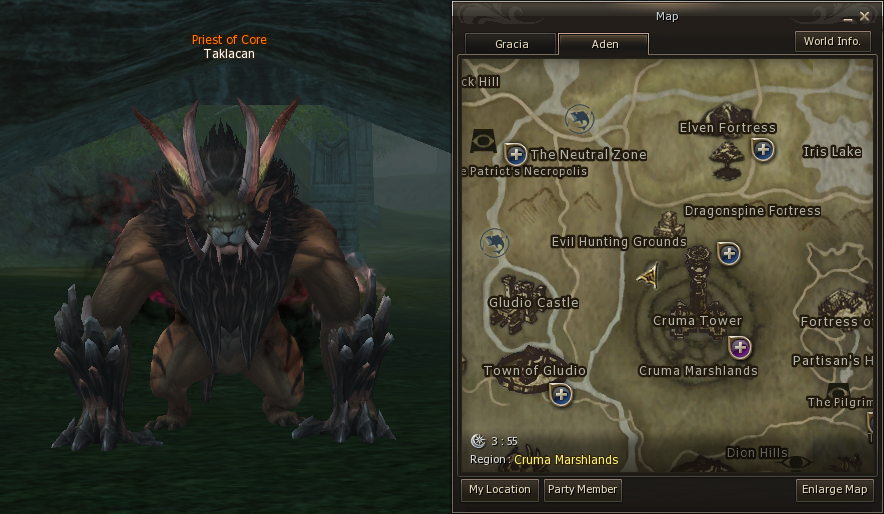Click the shield marker beside The Neutral Zone

(516, 154)
